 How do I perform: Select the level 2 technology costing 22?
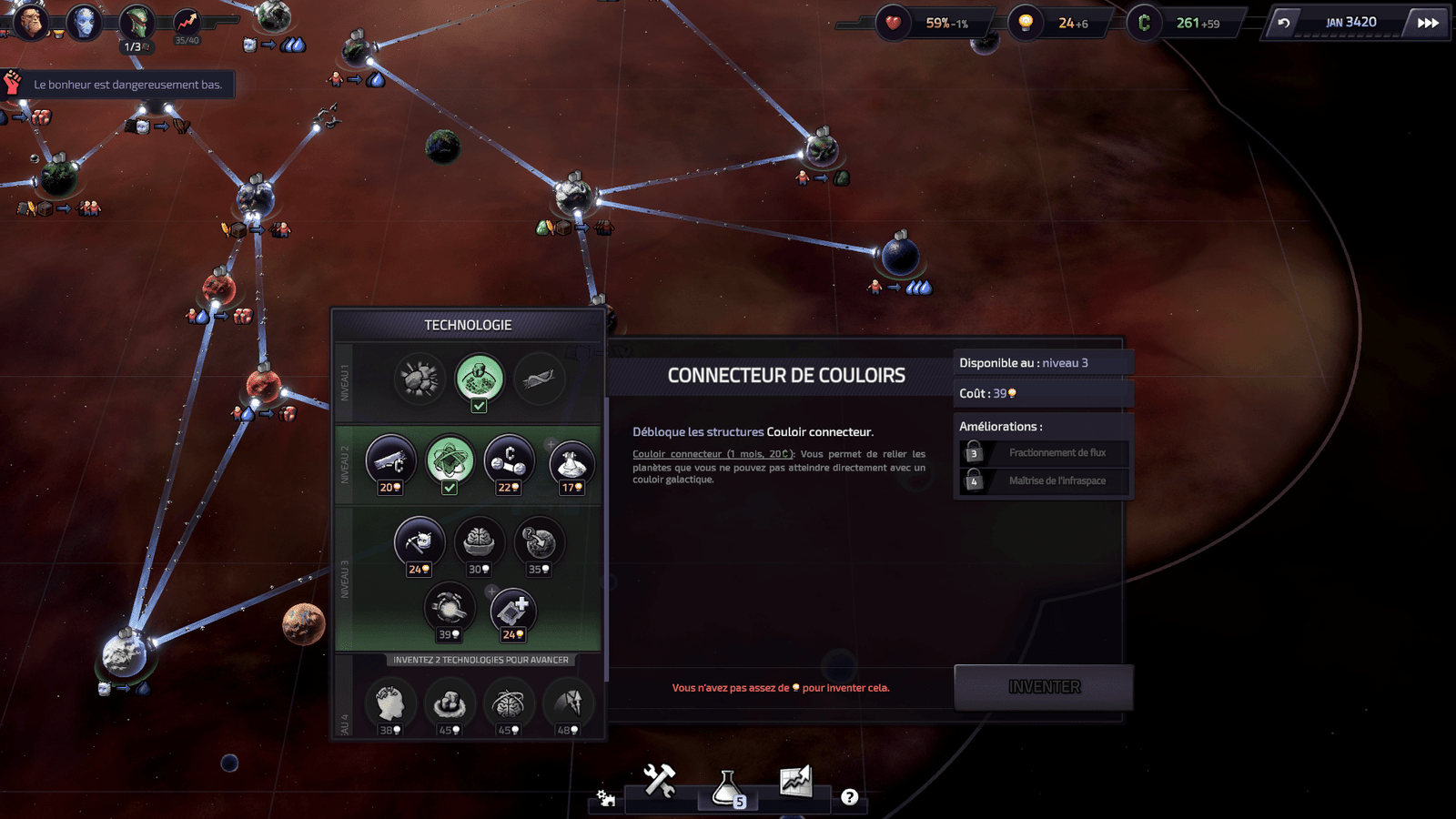click(x=509, y=460)
